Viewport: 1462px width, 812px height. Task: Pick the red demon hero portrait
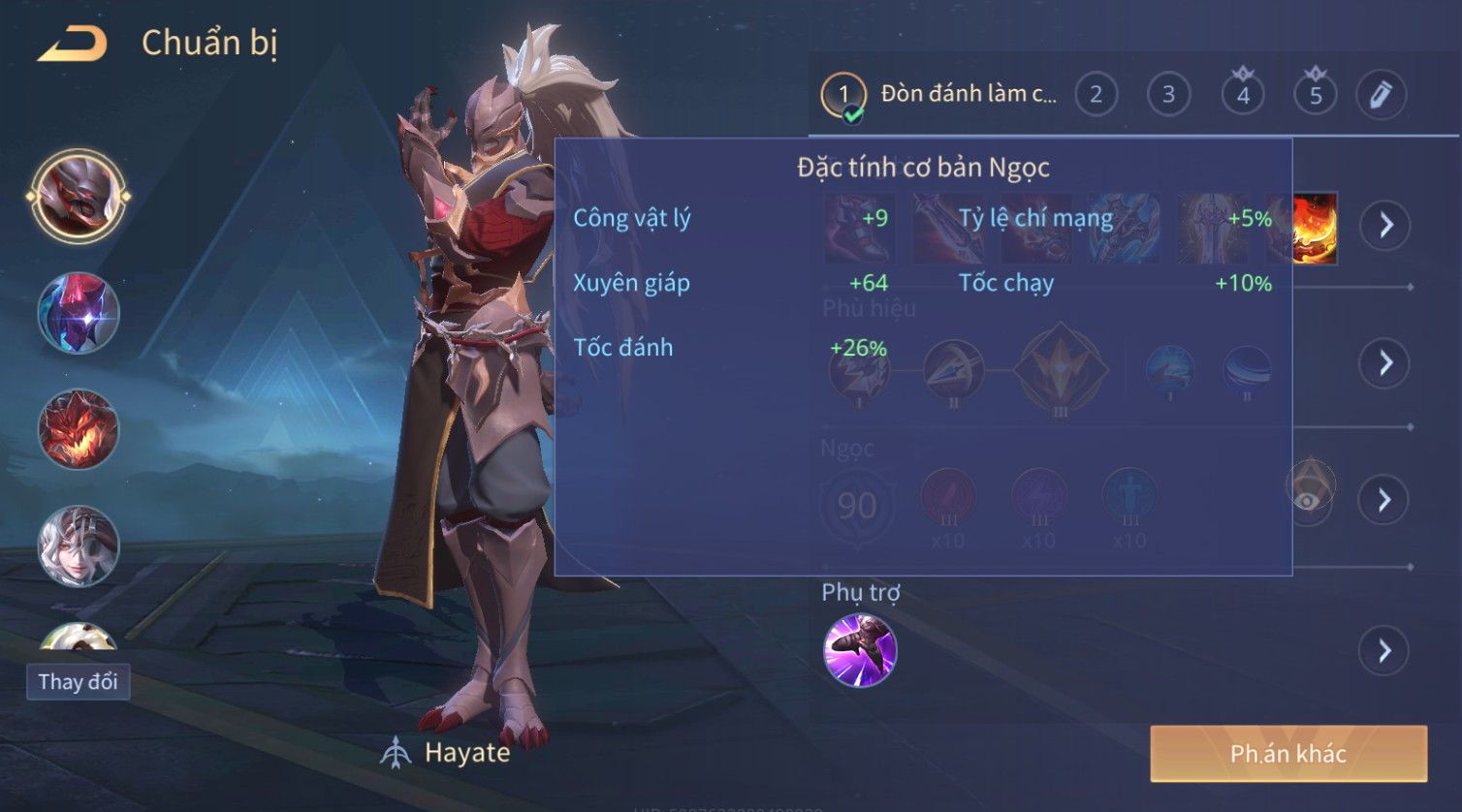[x=79, y=429]
